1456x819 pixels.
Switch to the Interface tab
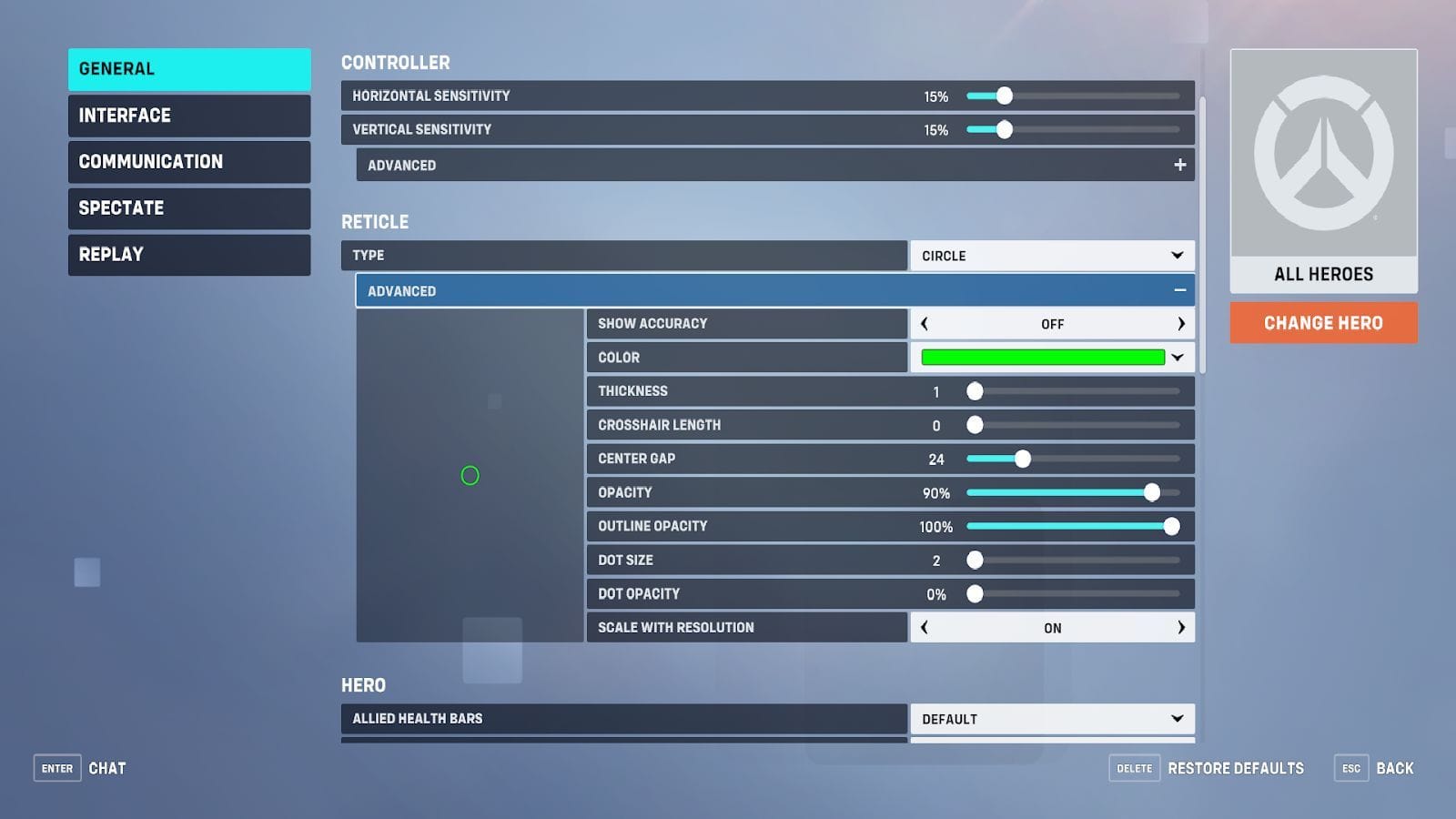(188, 116)
